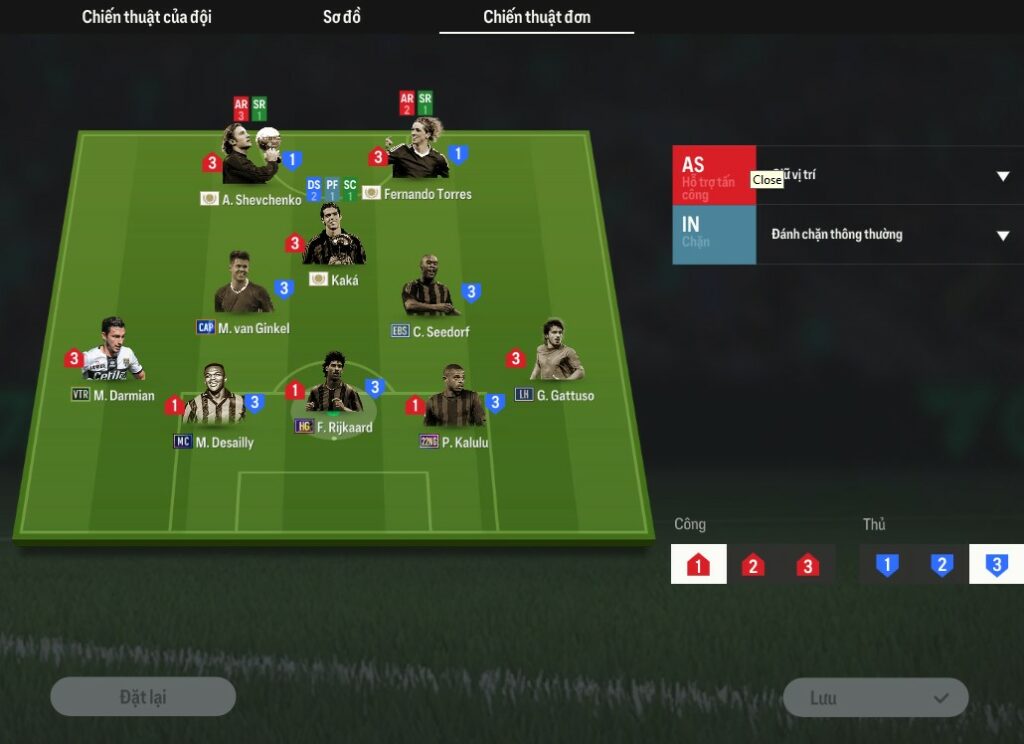Set Thủ defense level to 2
Viewport: 1024px width, 744px height.
(x=941, y=565)
